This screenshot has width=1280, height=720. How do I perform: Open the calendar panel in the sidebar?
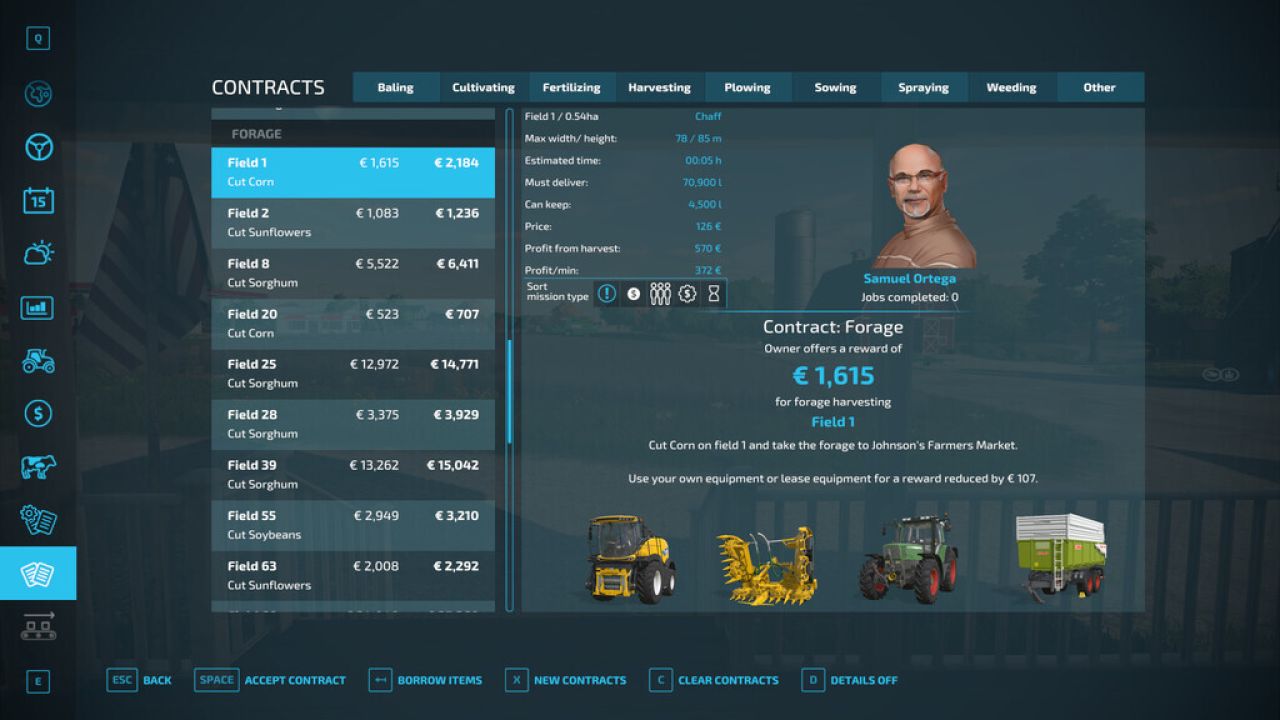coord(38,199)
